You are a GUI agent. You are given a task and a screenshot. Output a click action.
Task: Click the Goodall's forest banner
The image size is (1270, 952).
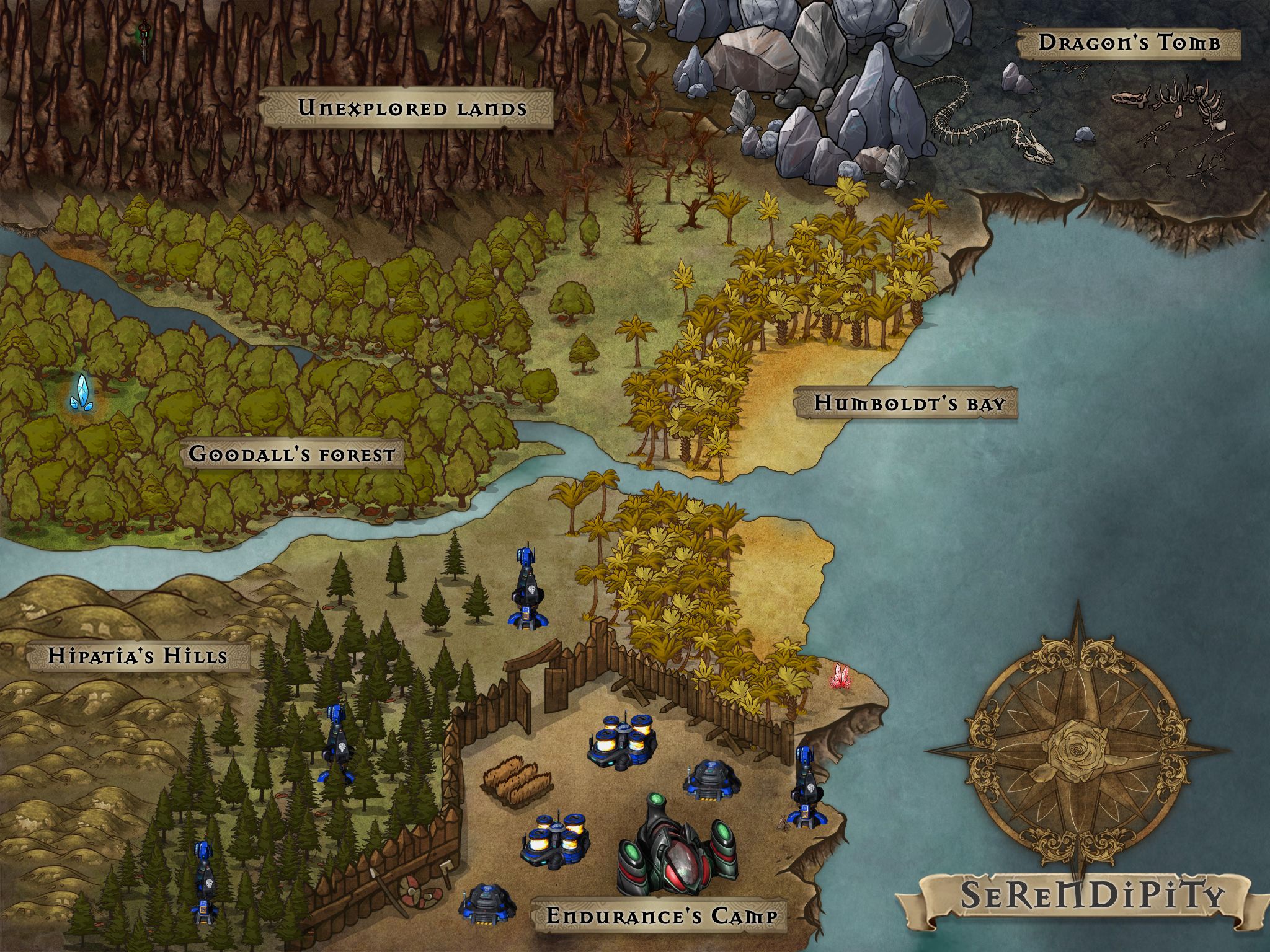pos(291,454)
